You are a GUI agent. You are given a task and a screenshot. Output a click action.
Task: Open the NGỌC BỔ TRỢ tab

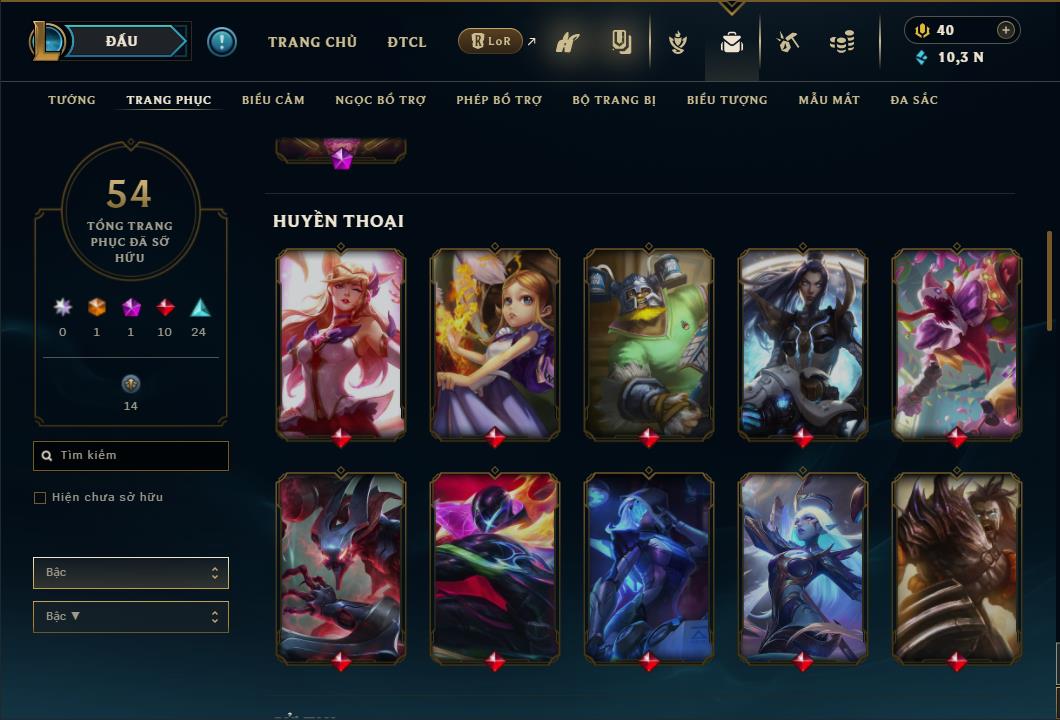380,100
